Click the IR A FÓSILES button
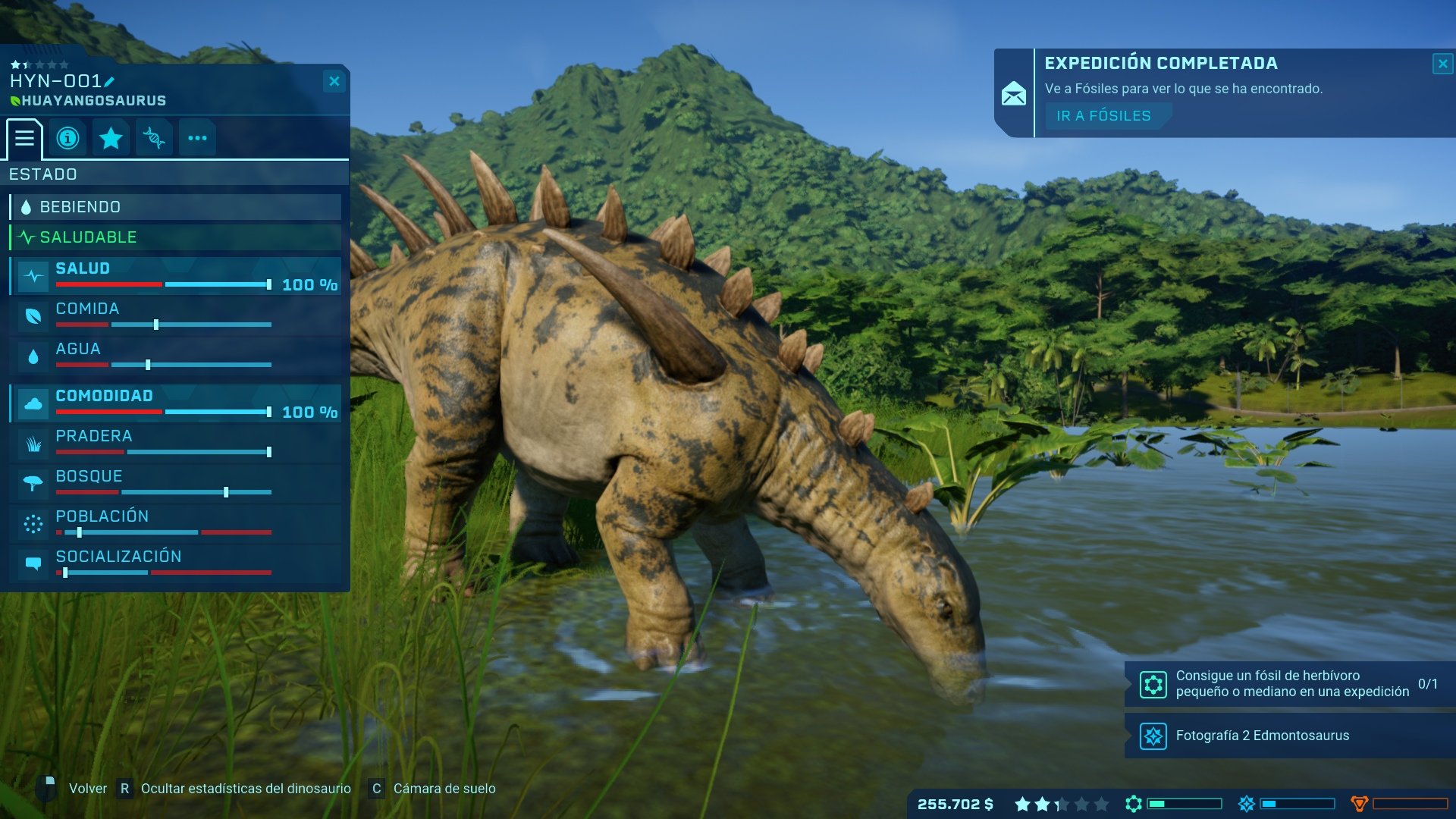The image size is (1456, 819). (1105, 115)
